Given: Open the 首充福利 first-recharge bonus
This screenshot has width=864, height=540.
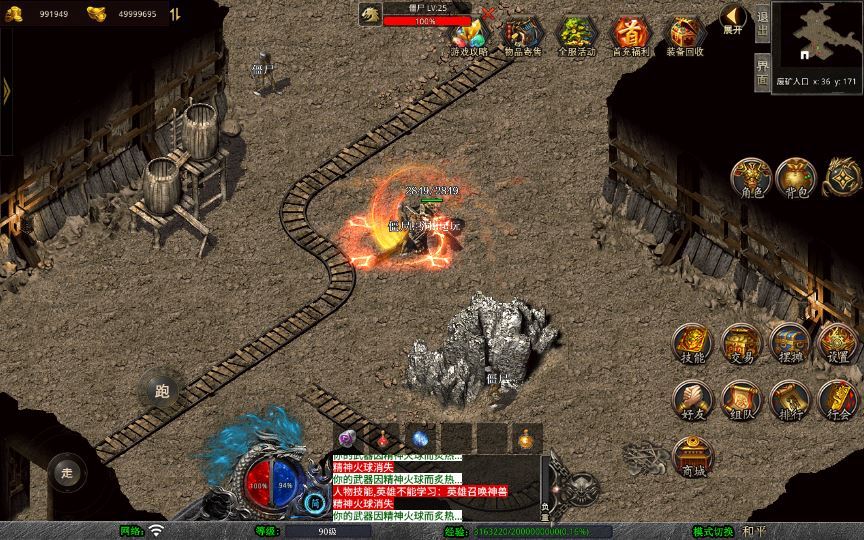Looking at the screenshot, I should point(630,36).
